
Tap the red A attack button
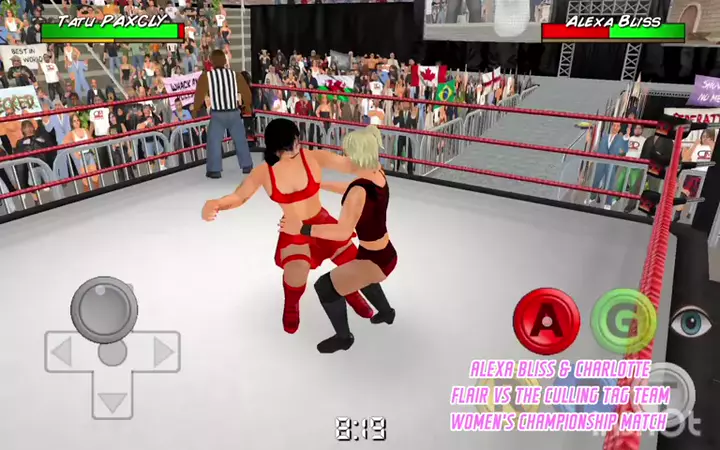coord(546,320)
